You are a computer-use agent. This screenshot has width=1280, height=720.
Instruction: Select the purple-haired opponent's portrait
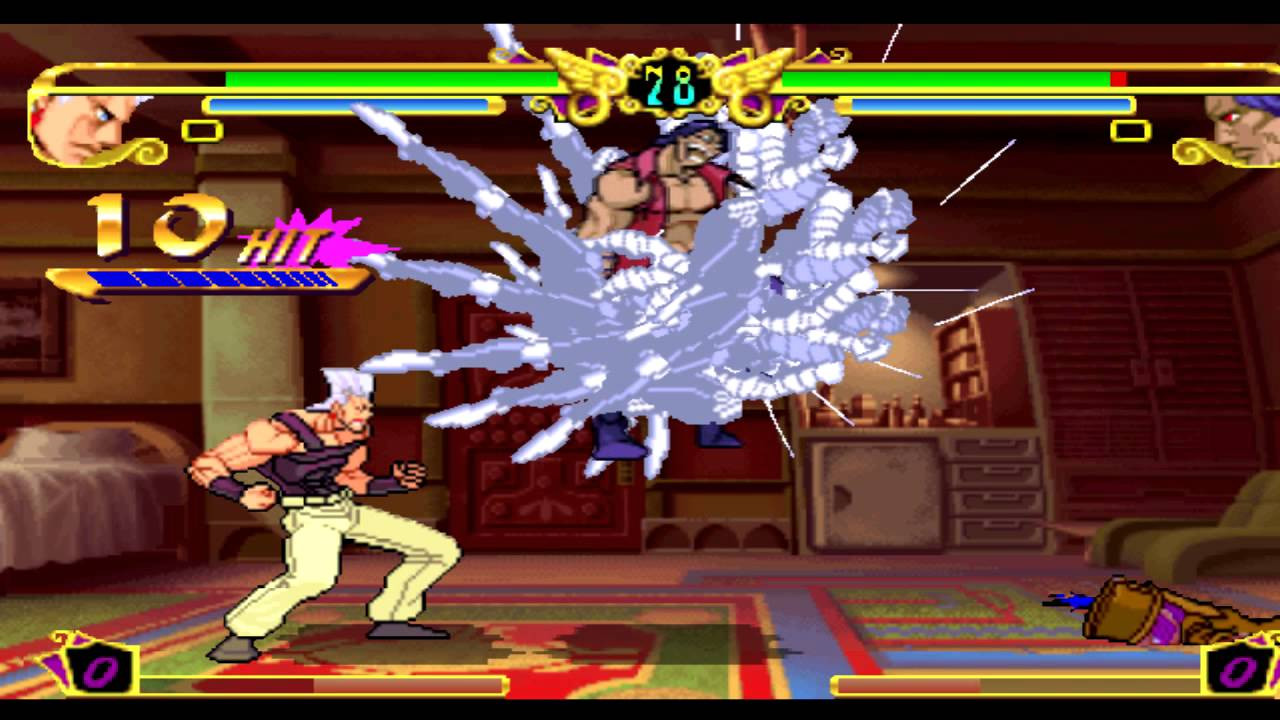click(1243, 128)
